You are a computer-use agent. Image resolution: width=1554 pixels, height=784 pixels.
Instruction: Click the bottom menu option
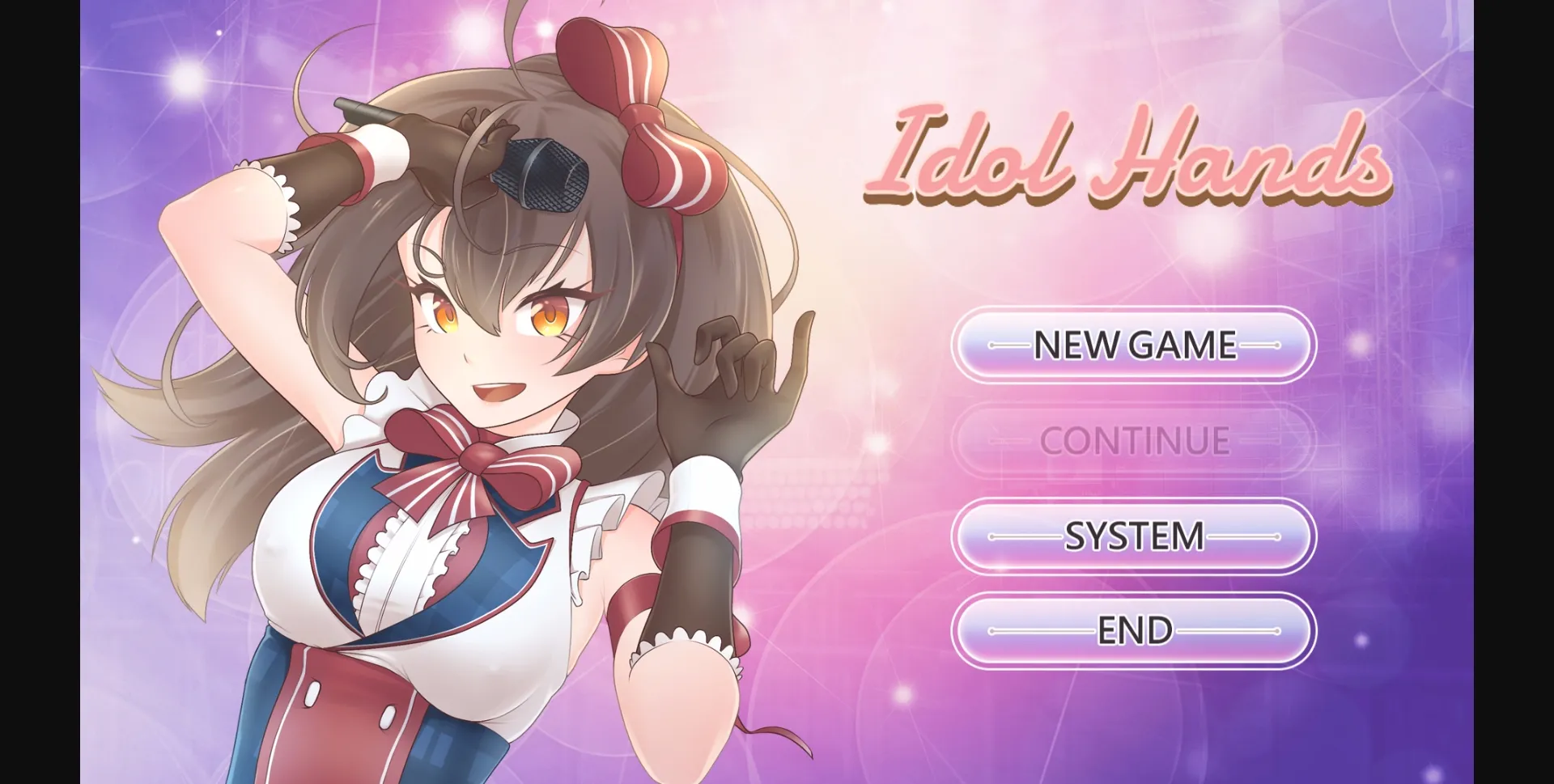click(1132, 631)
